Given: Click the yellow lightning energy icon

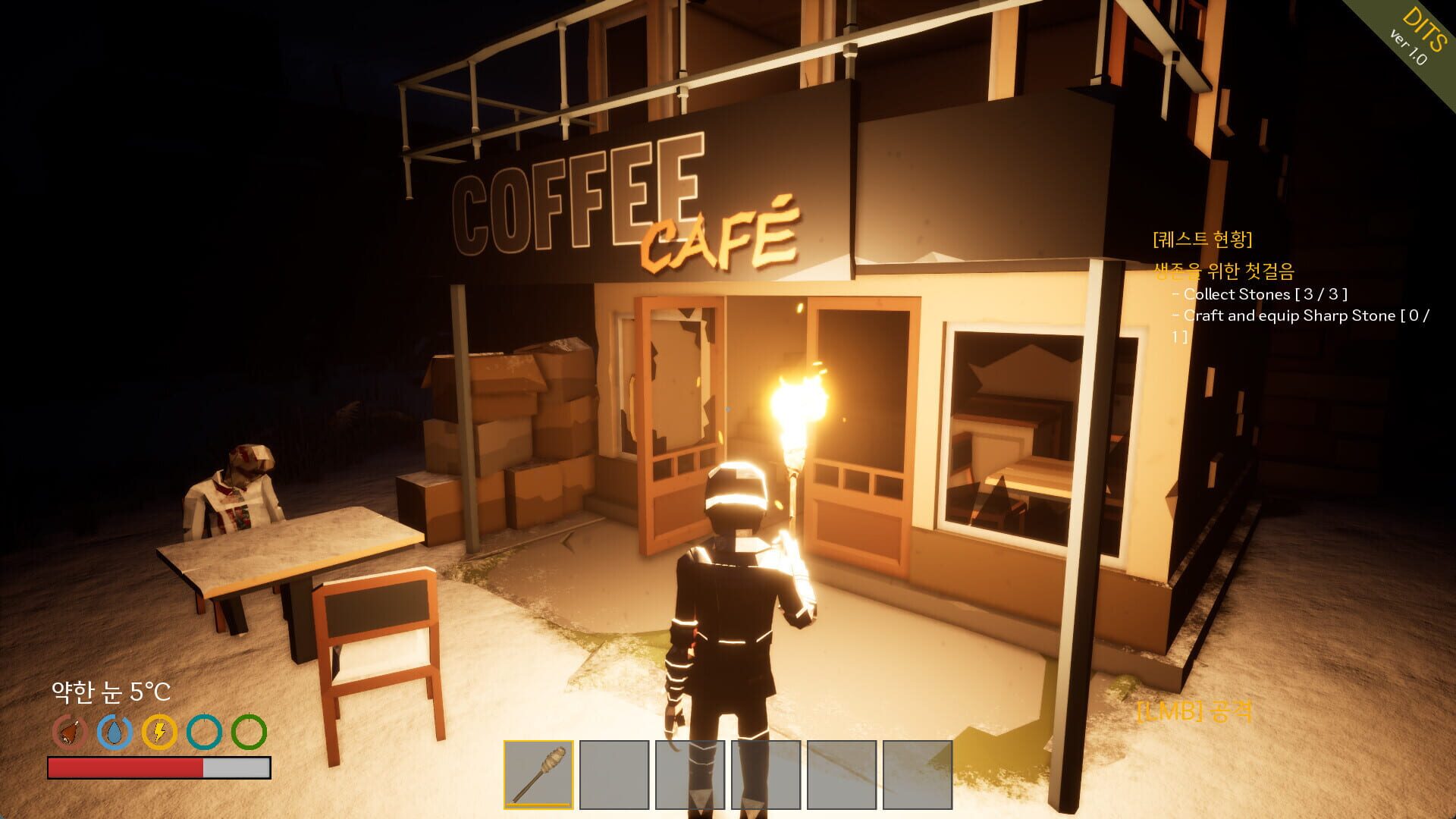Looking at the screenshot, I should (160, 732).
